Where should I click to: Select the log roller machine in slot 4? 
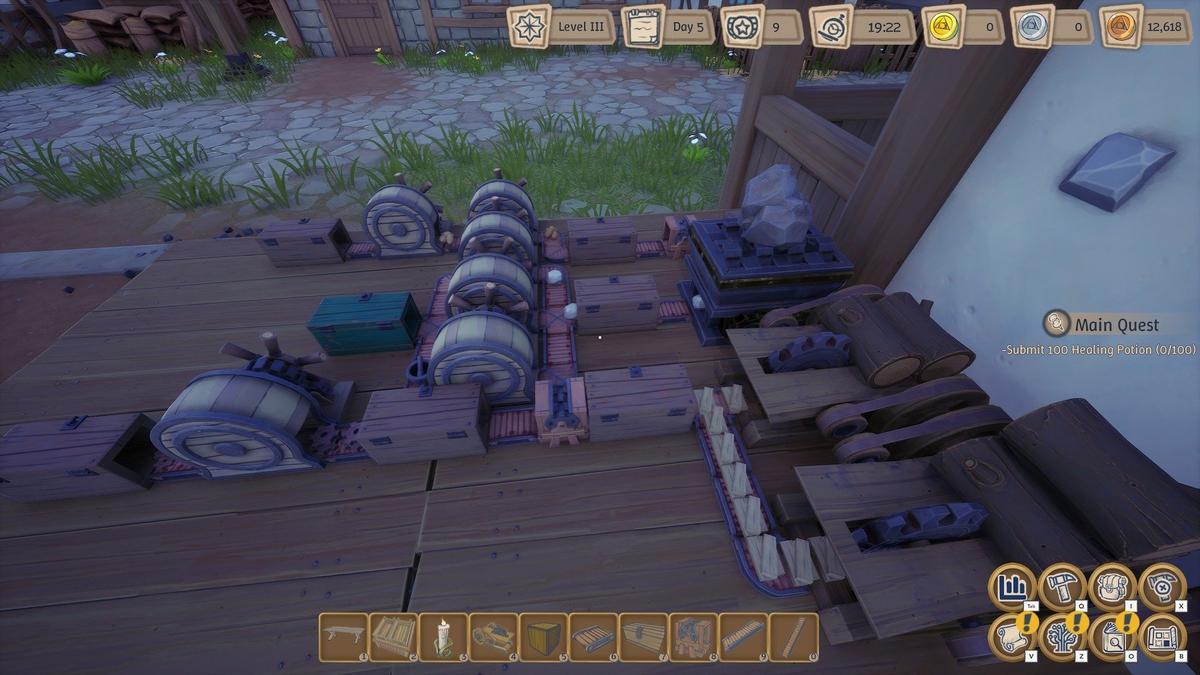coord(493,636)
